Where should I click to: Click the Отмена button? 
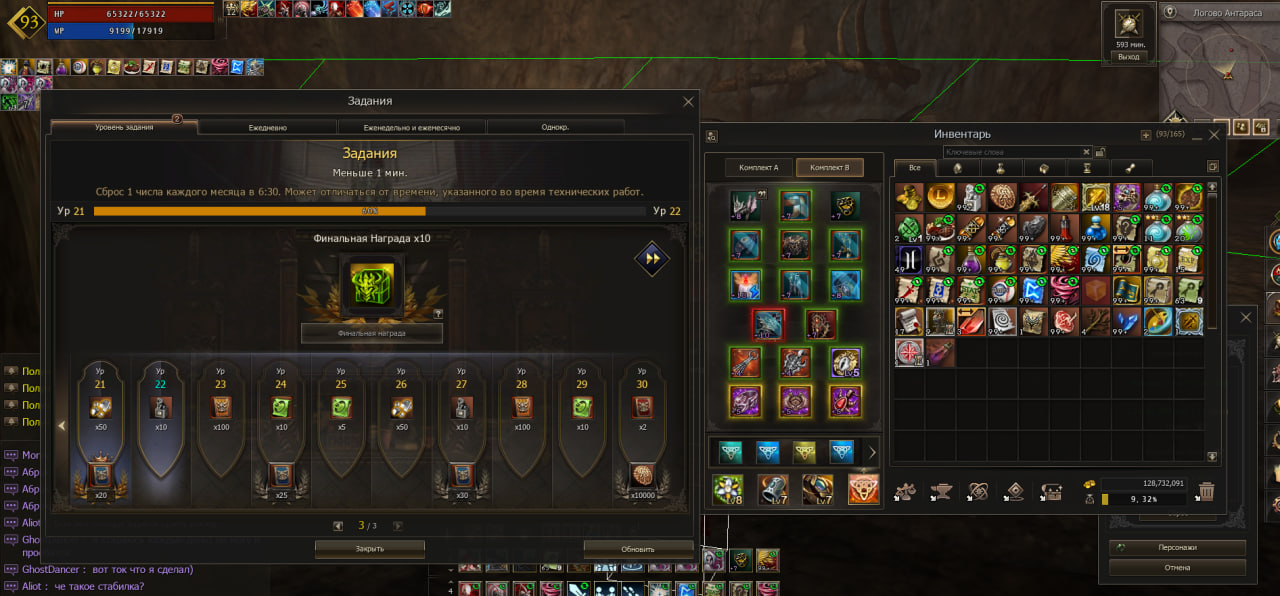tap(1177, 567)
